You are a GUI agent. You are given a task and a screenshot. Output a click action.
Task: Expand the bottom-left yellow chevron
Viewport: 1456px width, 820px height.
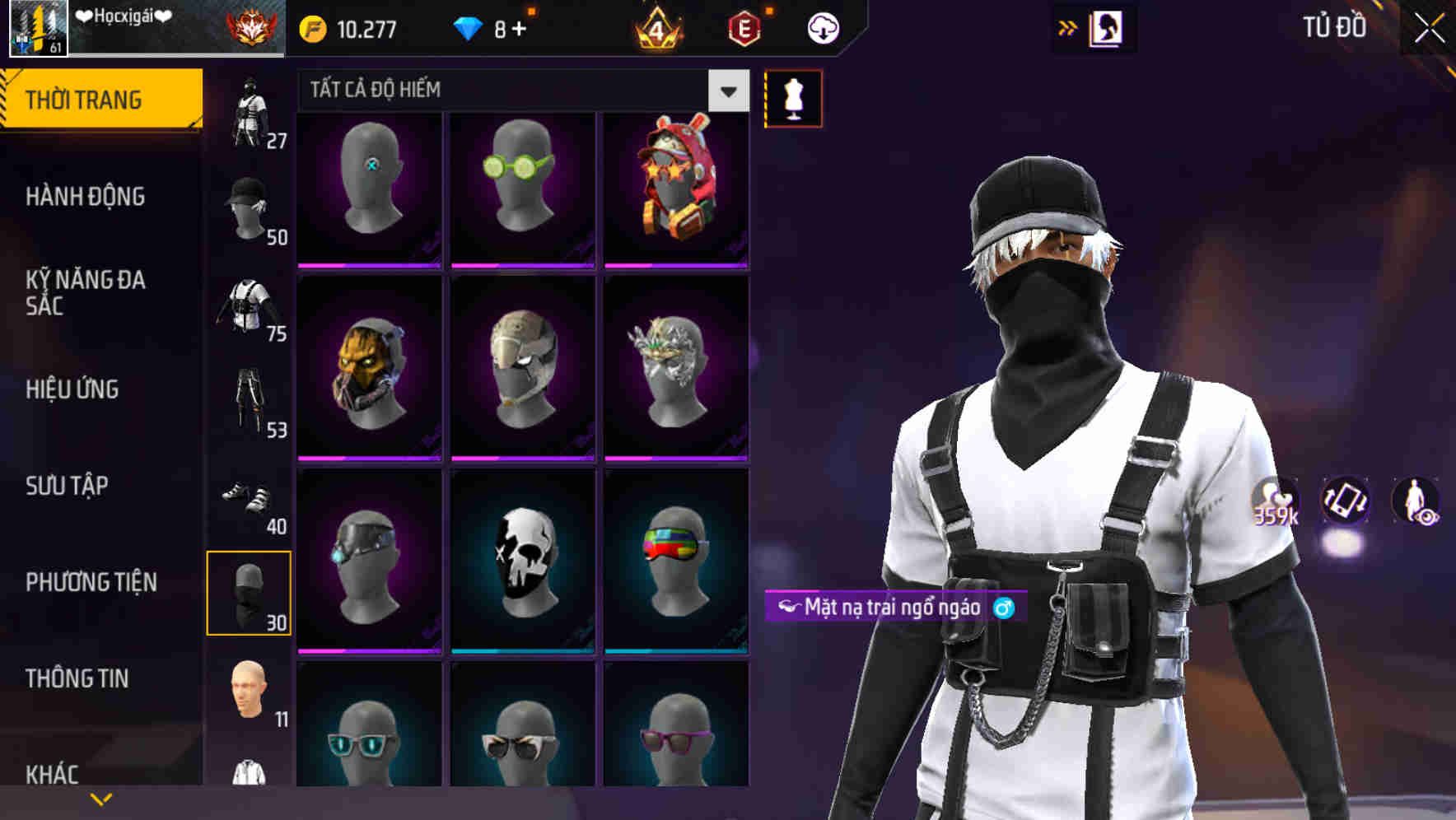click(99, 797)
